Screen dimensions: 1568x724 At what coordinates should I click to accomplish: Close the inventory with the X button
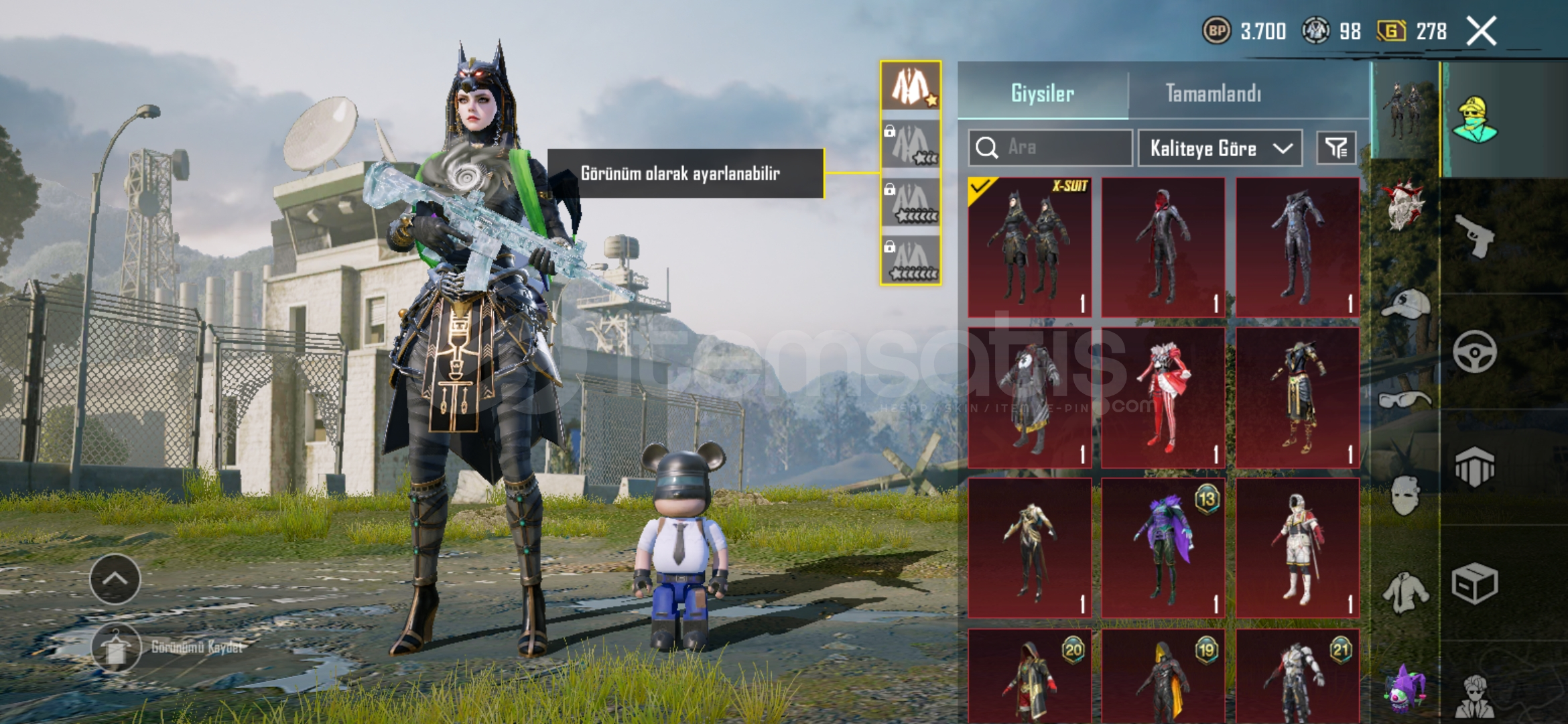click(1481, 32)
